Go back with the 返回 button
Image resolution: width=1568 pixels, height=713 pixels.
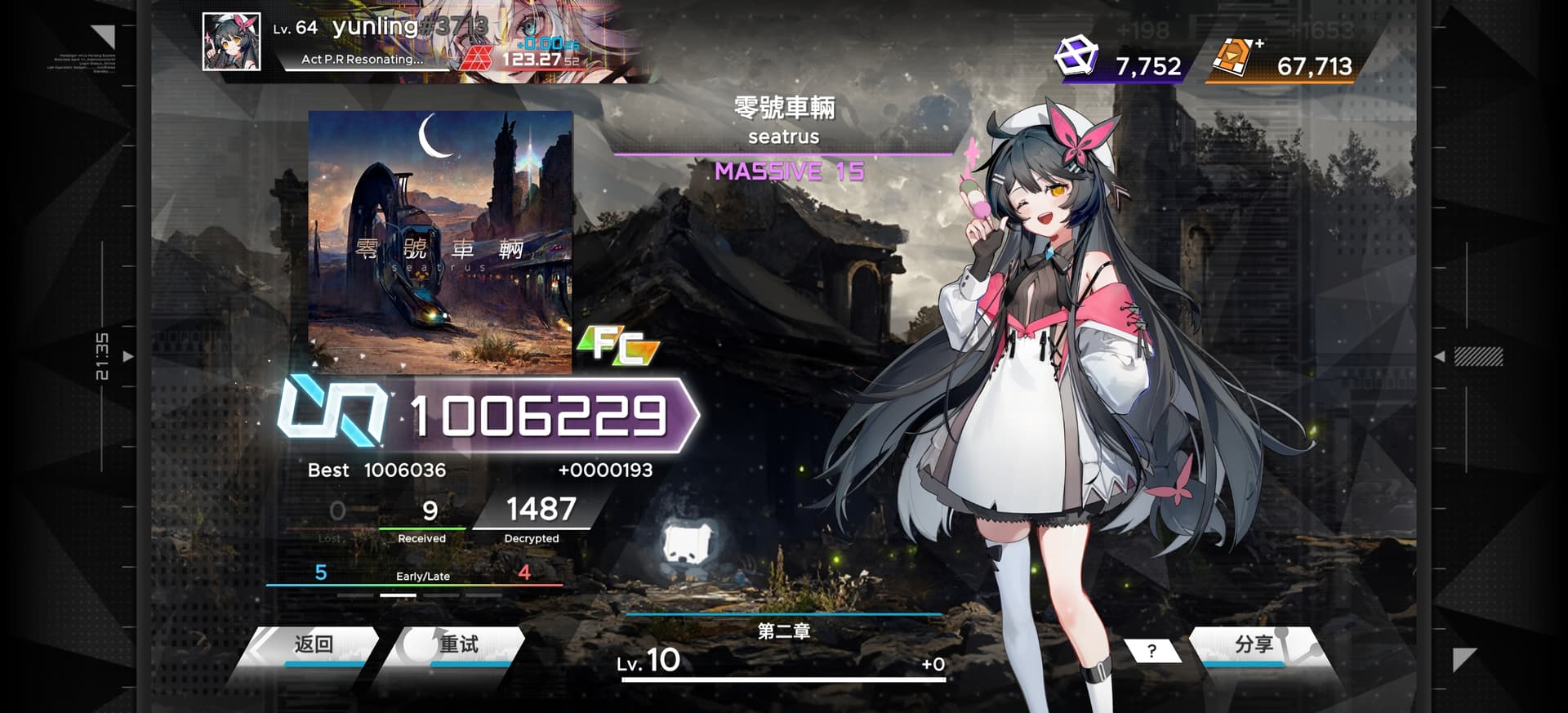click(x=314, y=645)
